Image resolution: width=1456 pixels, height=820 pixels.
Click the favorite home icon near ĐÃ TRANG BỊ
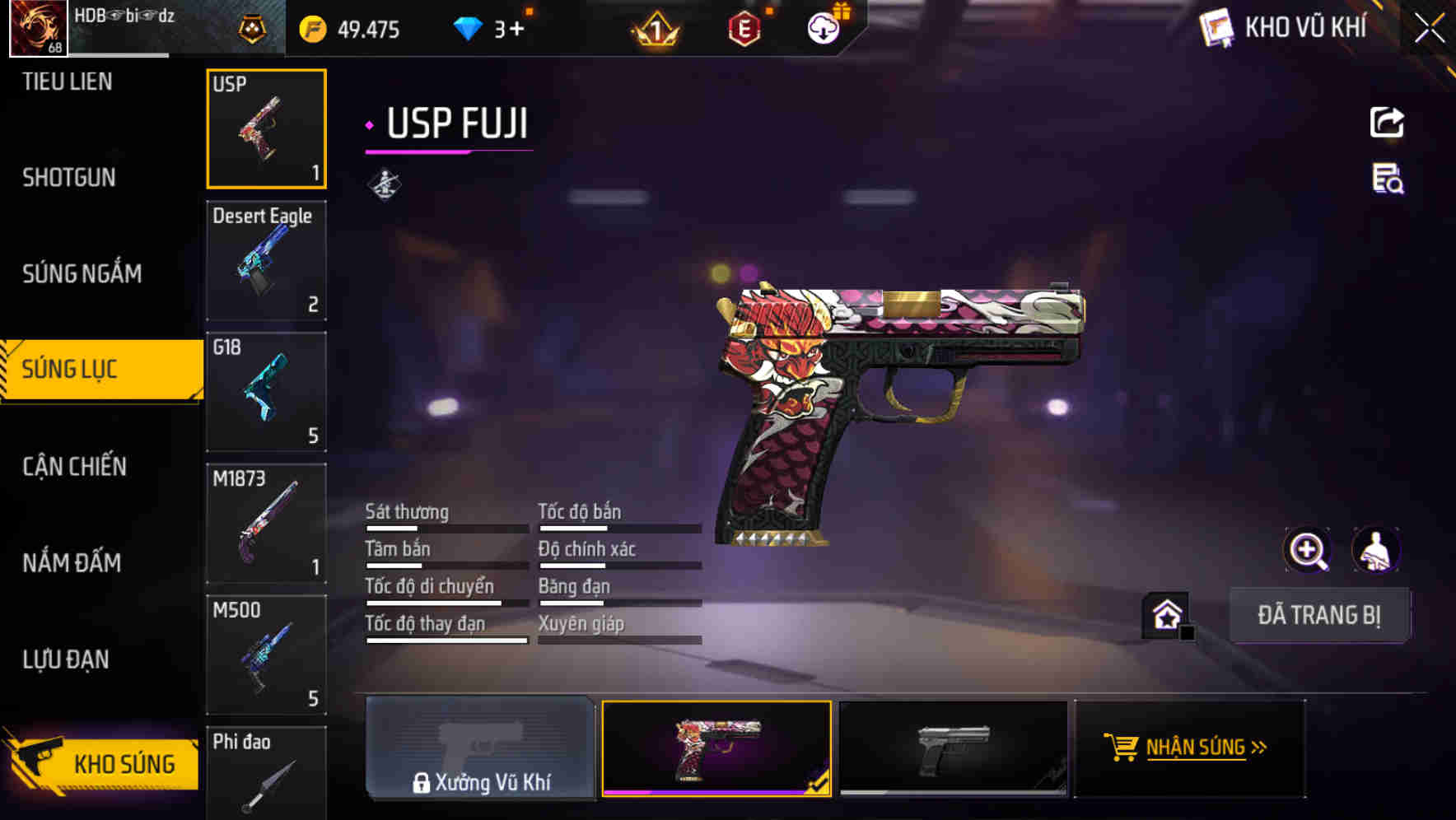coord(1169,613)
